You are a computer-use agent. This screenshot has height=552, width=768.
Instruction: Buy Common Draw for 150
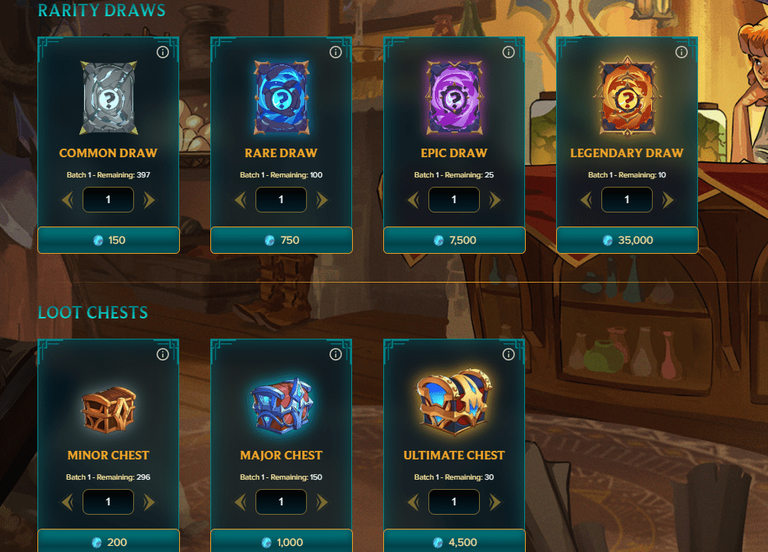tap(108, 240)
